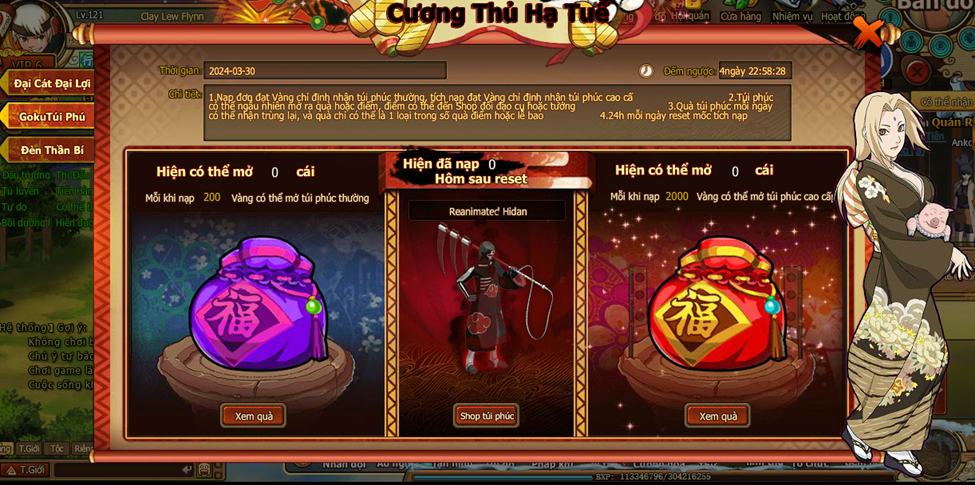The width and height of the screenshot is (975, 485).
Task: Close the Cương Thủ Hạ Tuế event window
Action: pyautogui.click(x=867, y=33)
